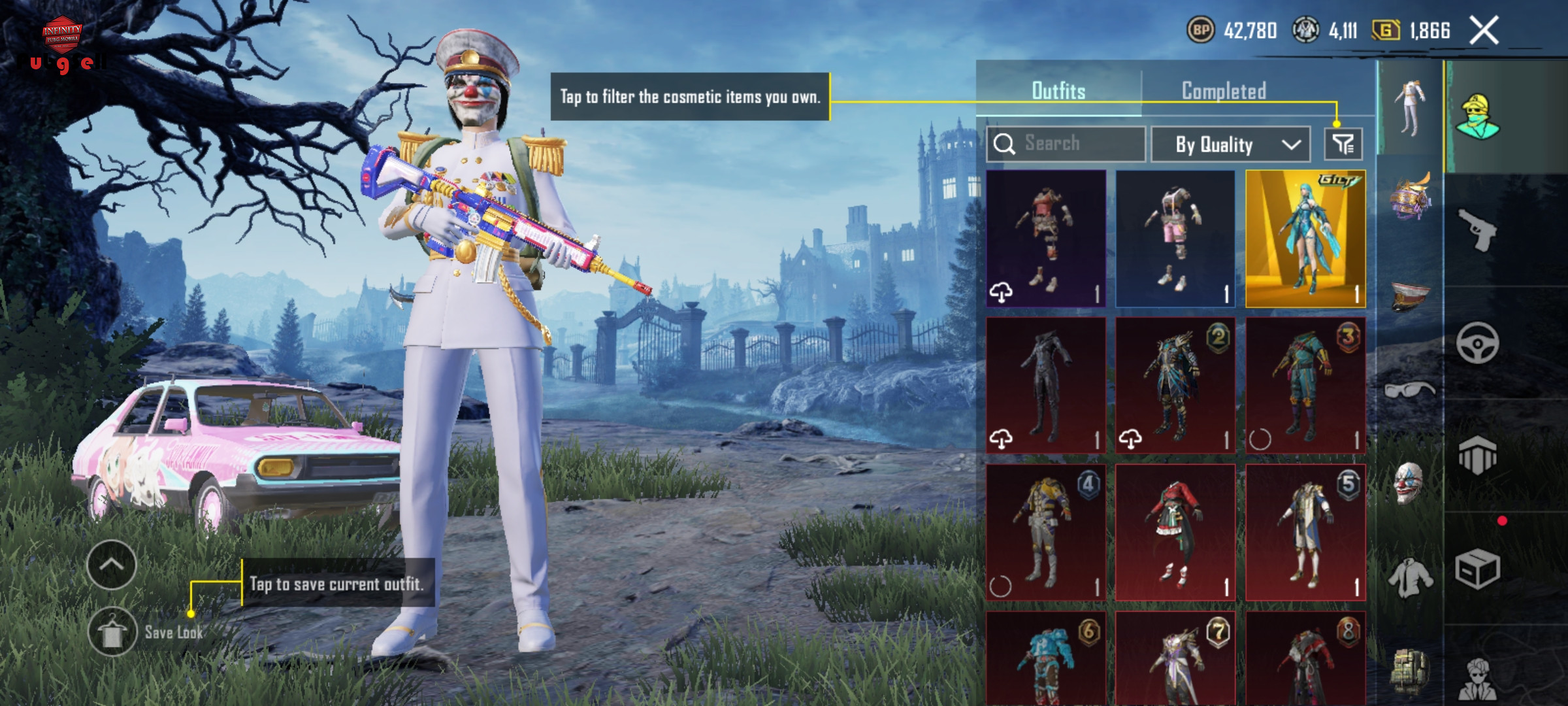Select the Outfits tab
Screen dimensions: 1568x706
click(1058, 91)
